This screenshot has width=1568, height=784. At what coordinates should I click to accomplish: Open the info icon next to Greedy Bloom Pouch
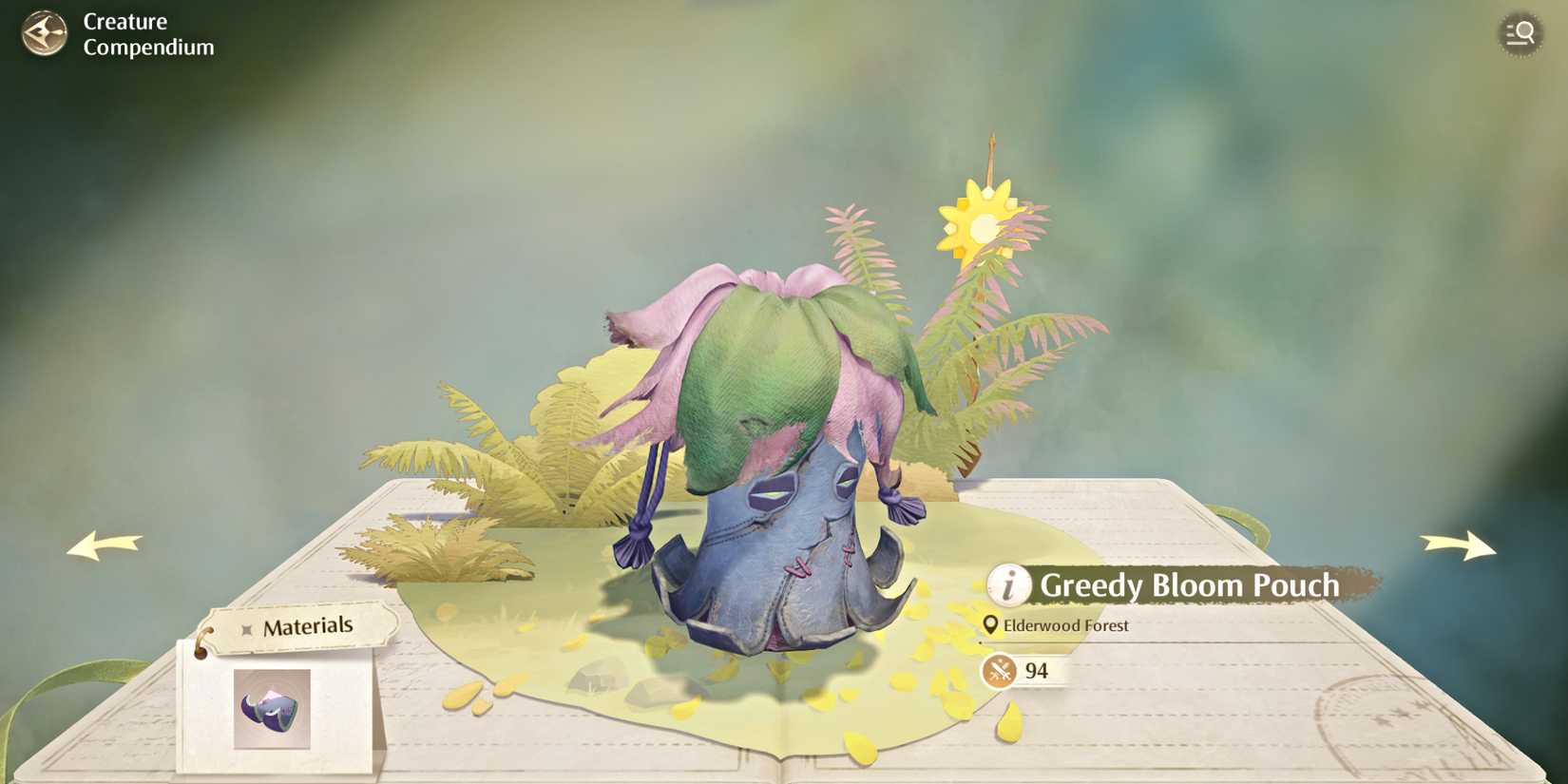click(1009, 586)
